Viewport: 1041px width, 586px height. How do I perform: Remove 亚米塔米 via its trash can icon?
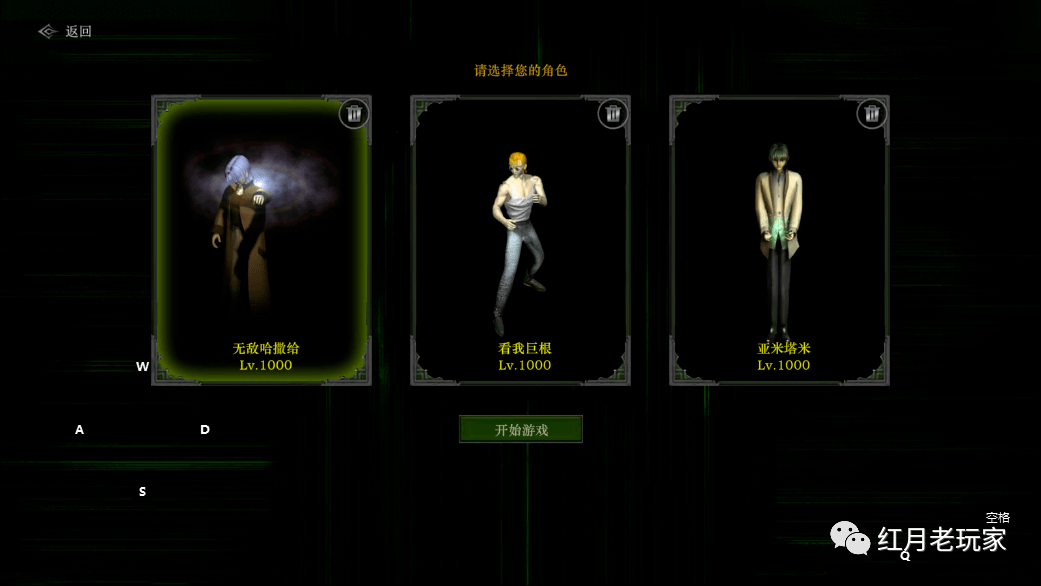872,114
